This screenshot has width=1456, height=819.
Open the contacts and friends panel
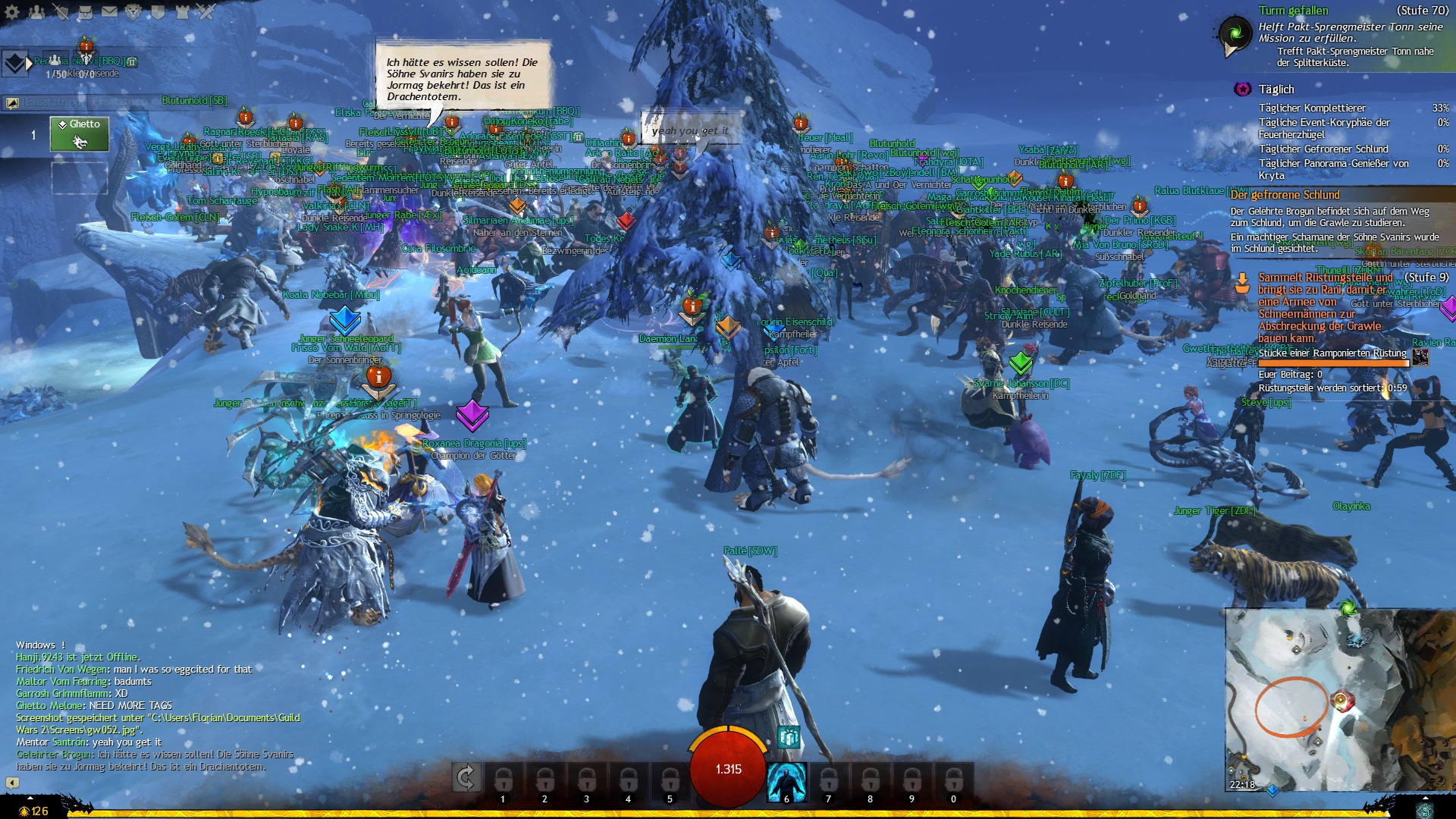tap(36, 12)
